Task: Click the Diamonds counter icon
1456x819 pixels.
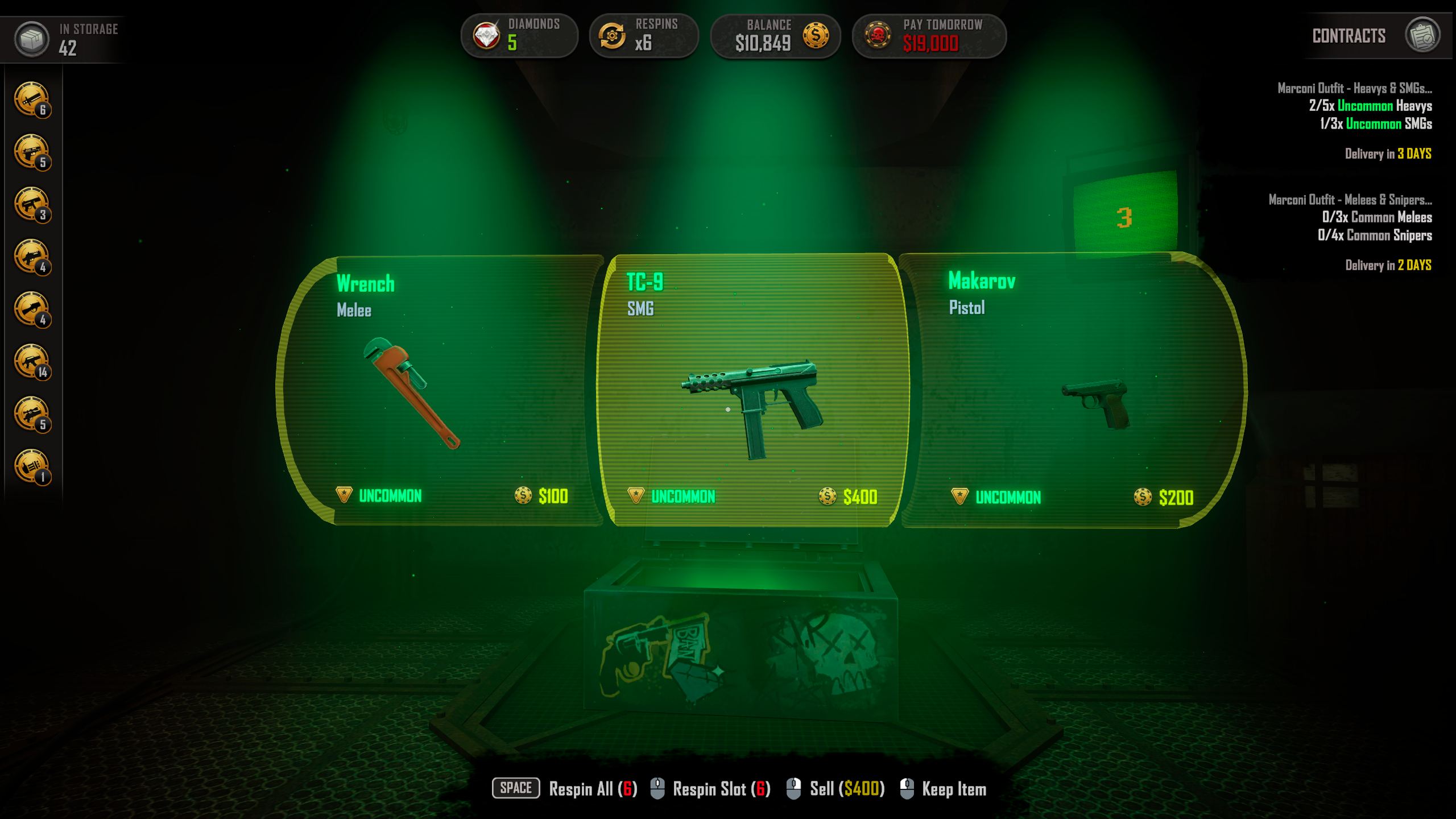Action: (487, 36)
